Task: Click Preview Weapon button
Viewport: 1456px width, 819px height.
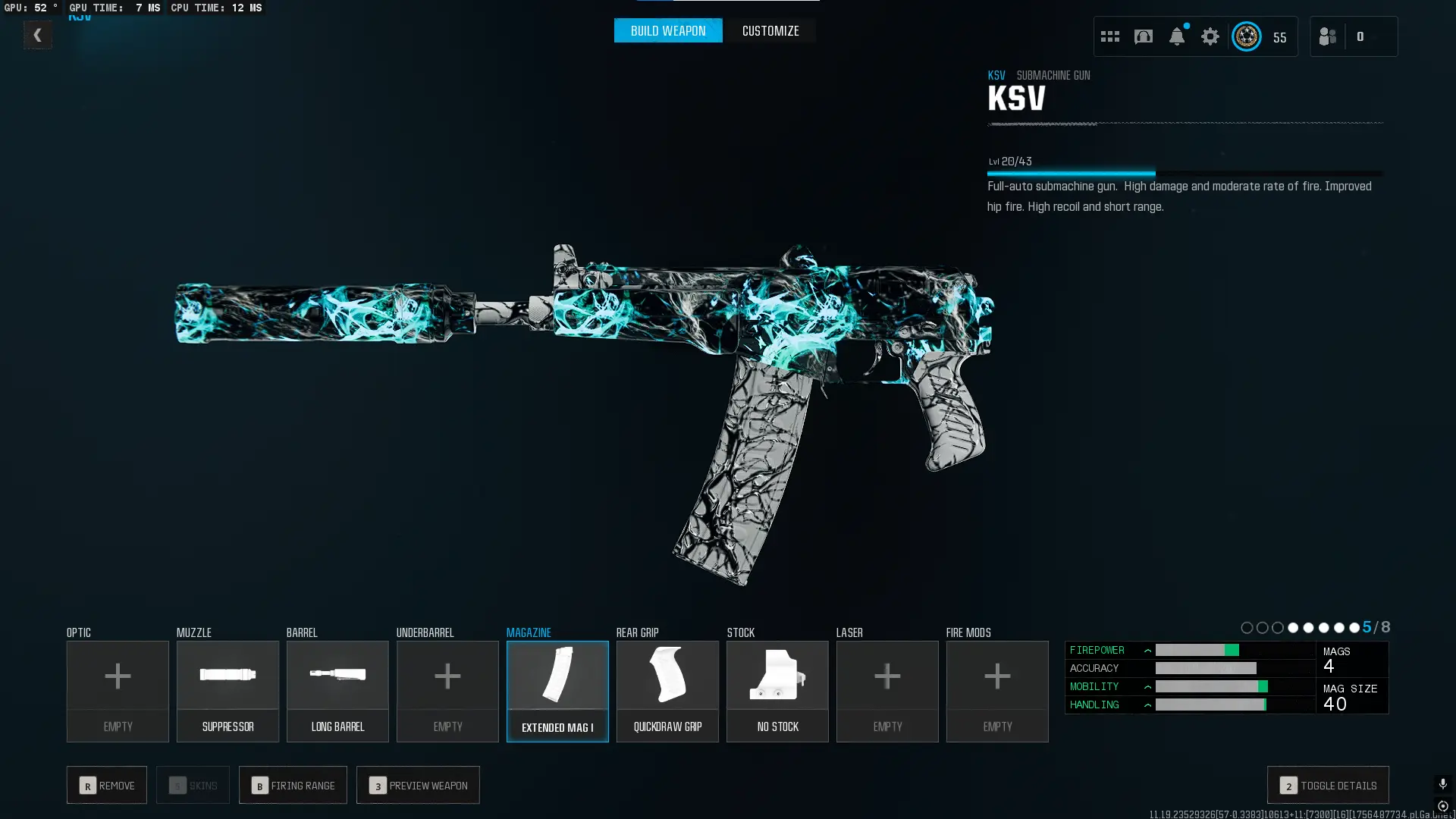Action: 418,785
